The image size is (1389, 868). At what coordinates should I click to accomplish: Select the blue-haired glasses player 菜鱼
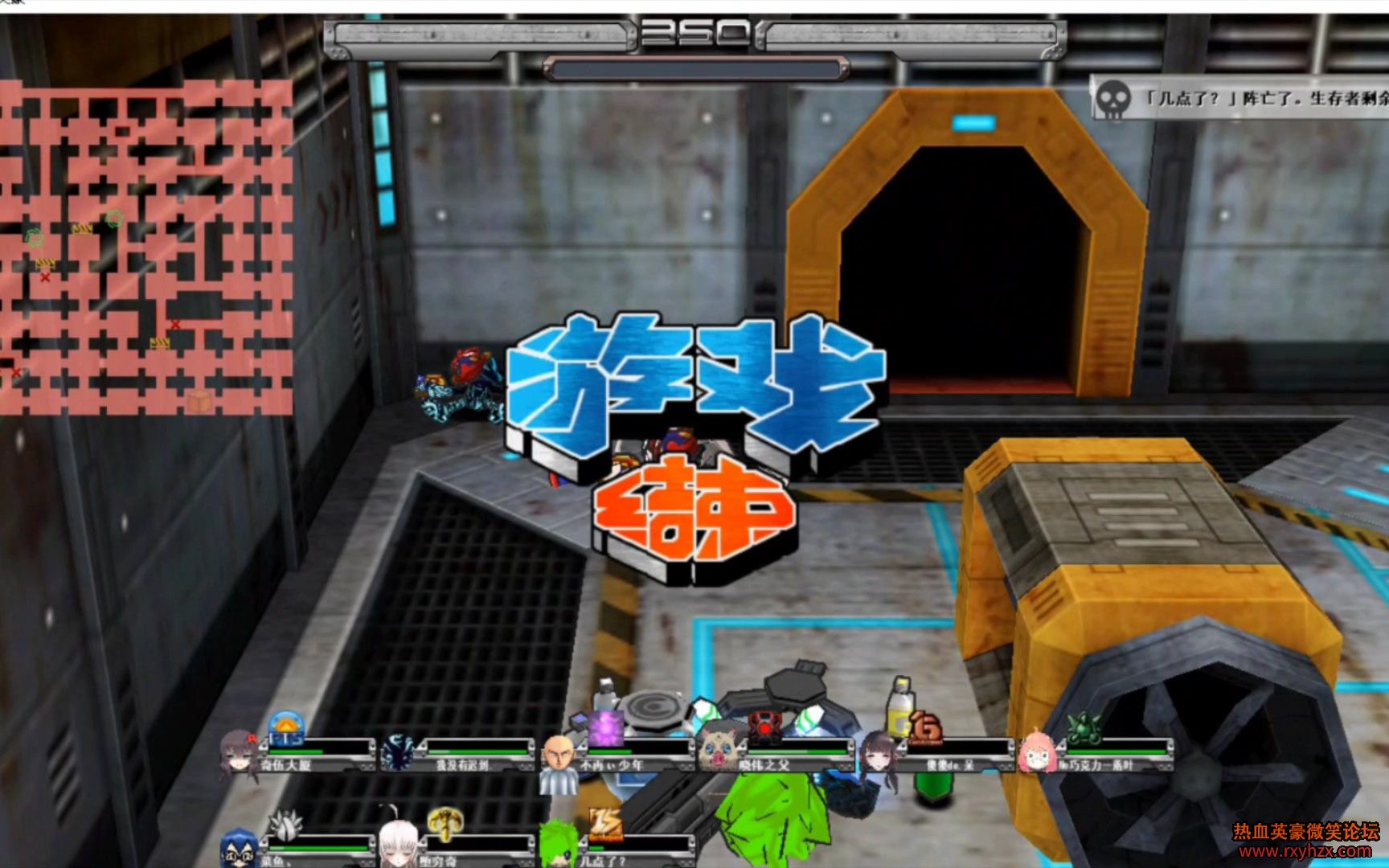coord(296,850)
